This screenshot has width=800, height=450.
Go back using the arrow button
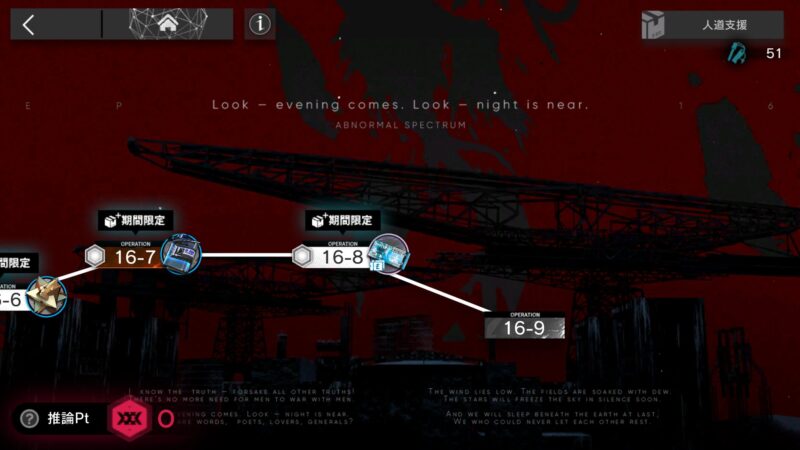tap(28, 25)
